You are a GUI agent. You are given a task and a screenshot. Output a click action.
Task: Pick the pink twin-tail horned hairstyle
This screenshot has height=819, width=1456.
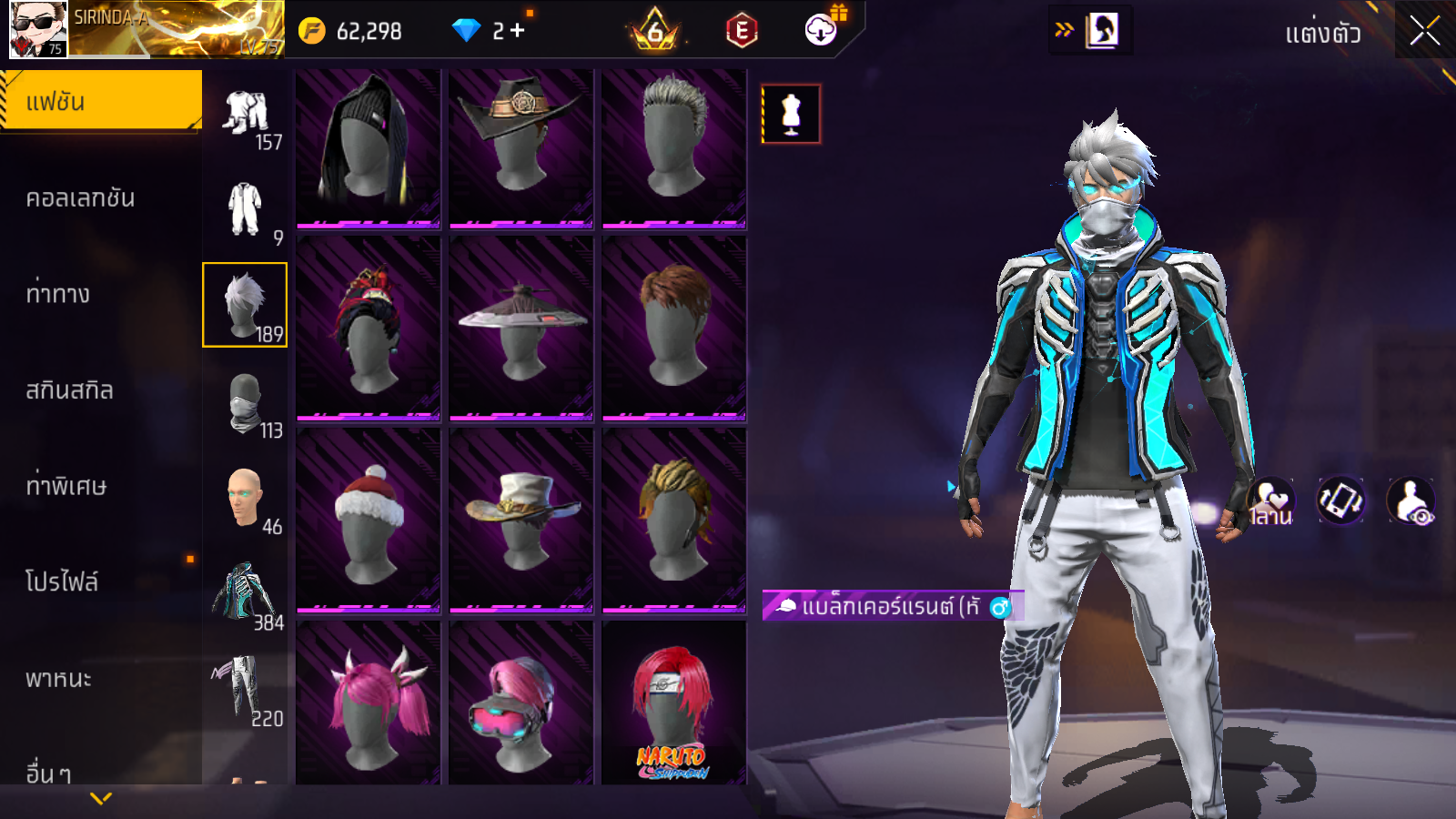coord(368,703)
